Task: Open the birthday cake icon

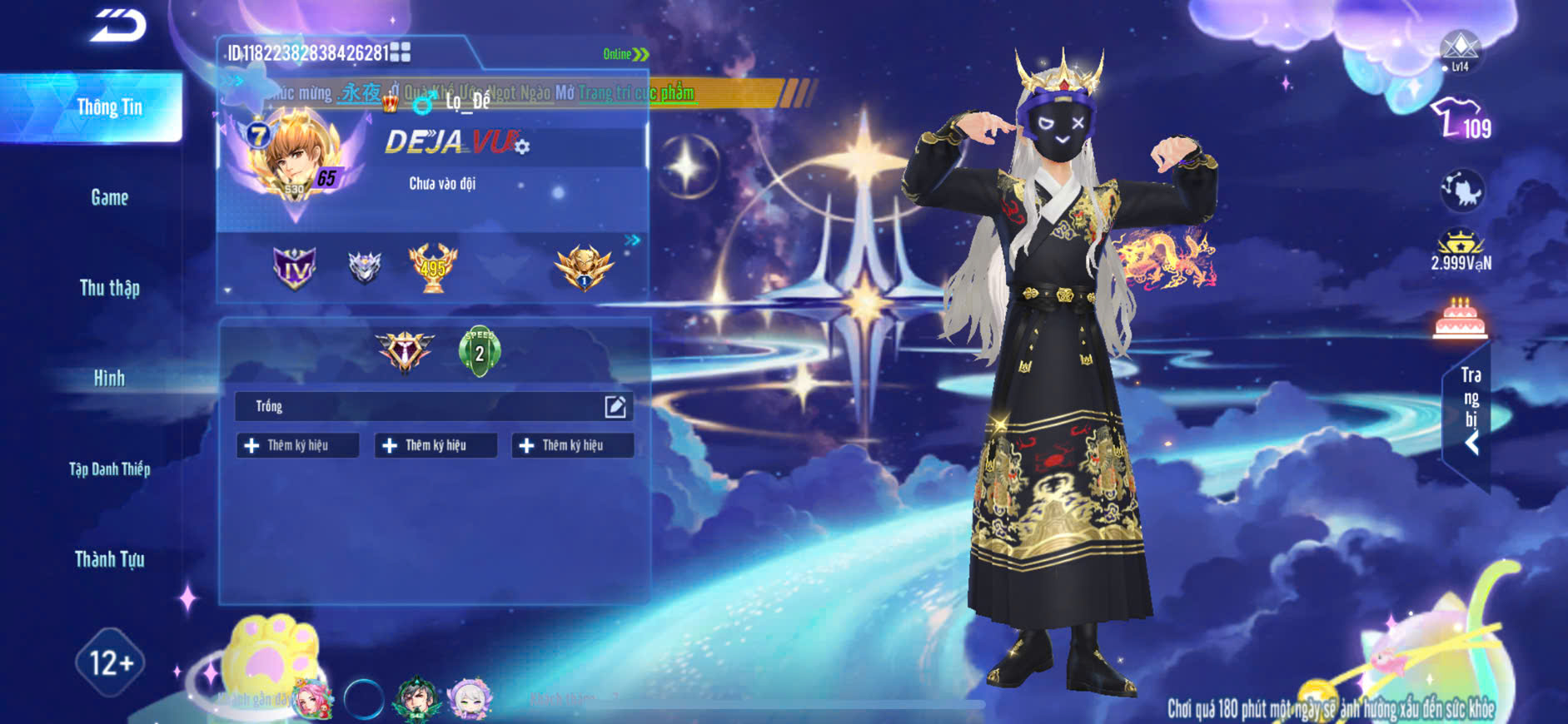Action: tap(1460, 319)
